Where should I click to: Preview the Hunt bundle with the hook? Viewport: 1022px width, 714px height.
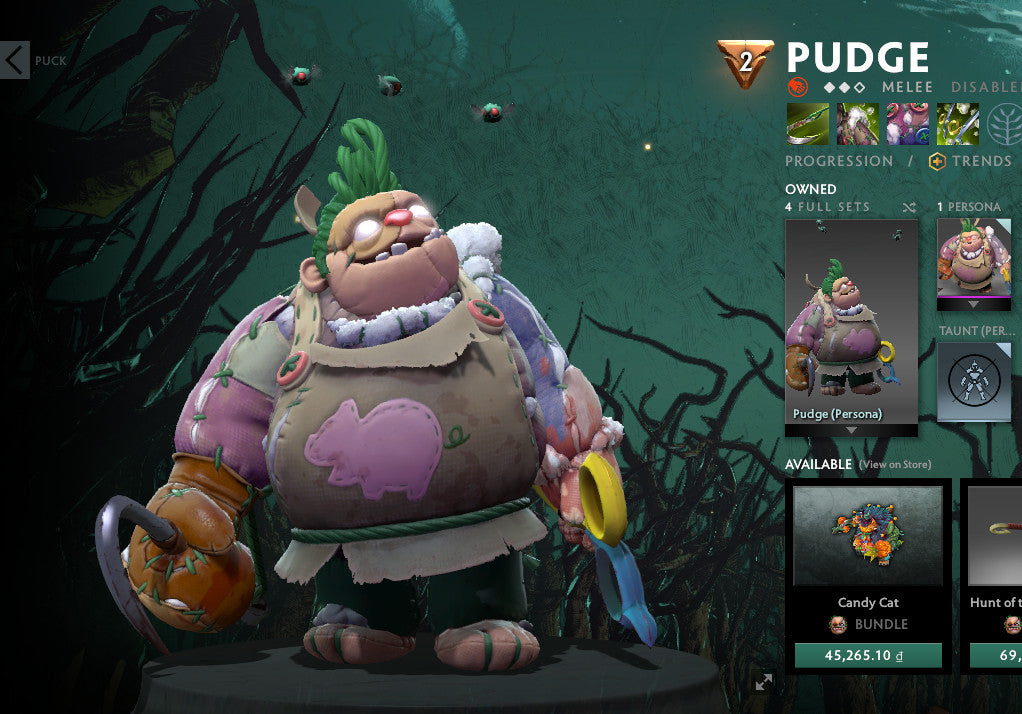pyautogui.click(x=996, y=536)
